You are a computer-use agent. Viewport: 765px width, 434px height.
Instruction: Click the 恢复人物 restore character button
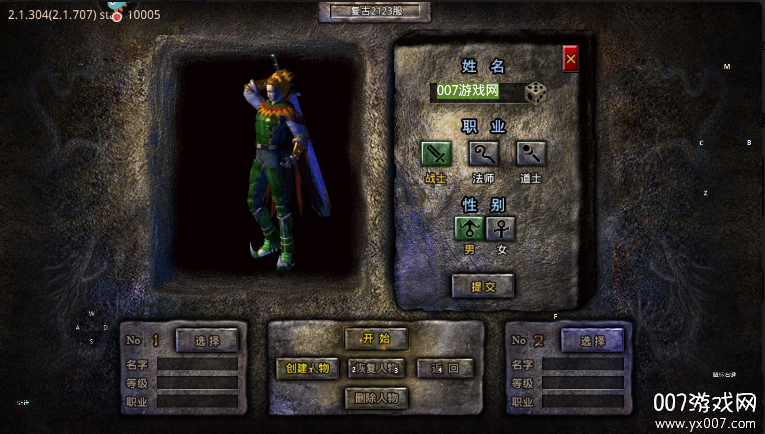[376, 368]
